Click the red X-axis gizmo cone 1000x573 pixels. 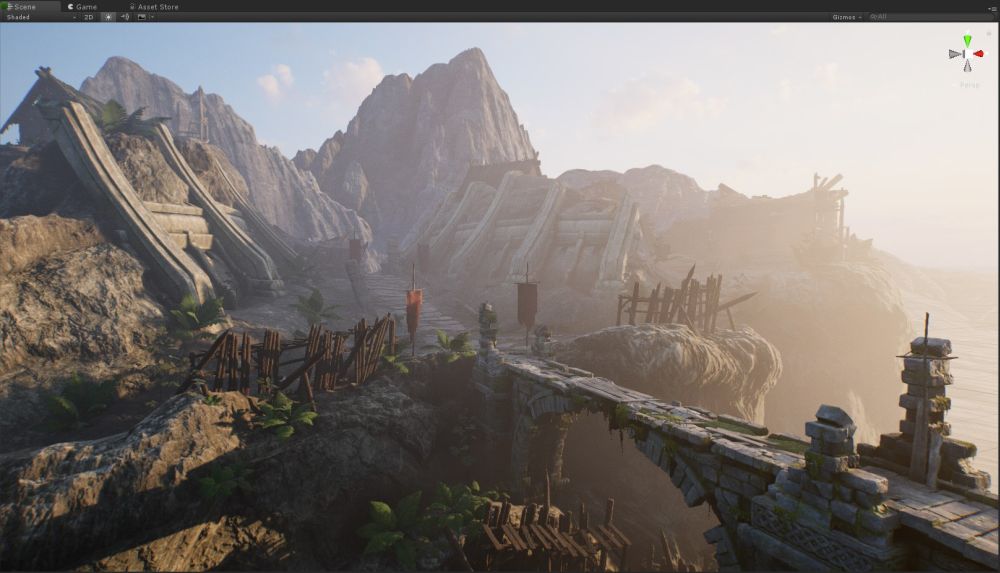(x=979, y=53)
